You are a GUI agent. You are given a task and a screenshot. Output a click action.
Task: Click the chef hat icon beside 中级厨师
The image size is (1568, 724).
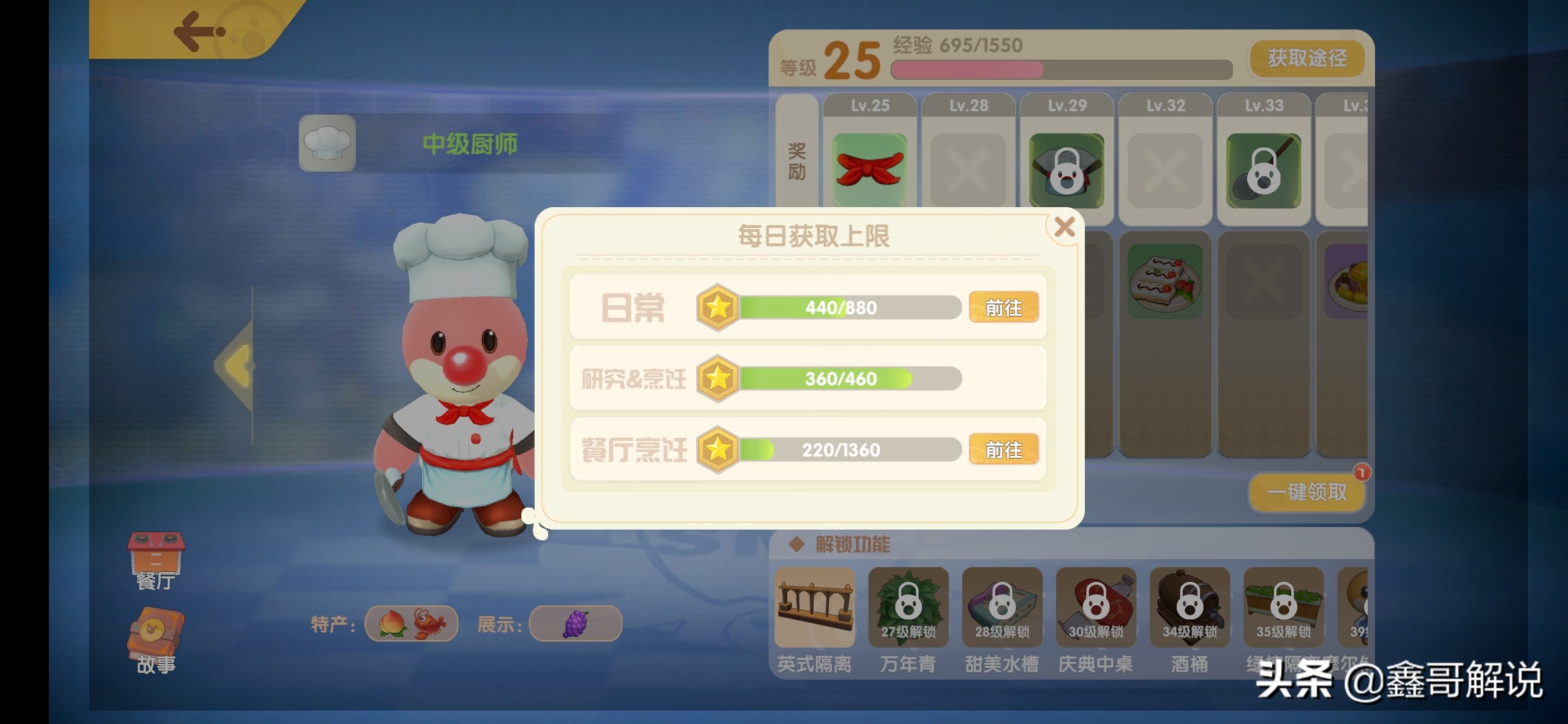pos(327,143)
